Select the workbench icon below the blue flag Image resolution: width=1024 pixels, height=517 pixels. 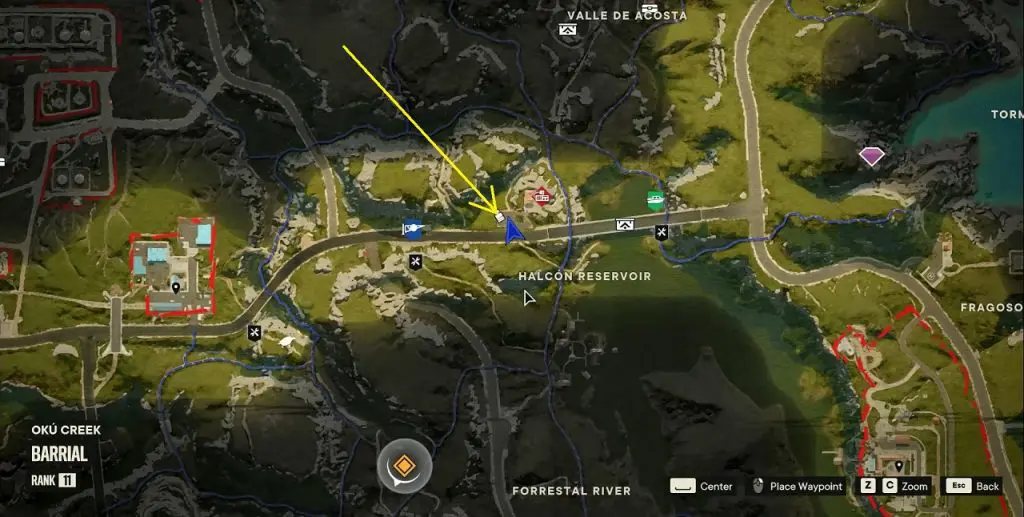(415, 261)
